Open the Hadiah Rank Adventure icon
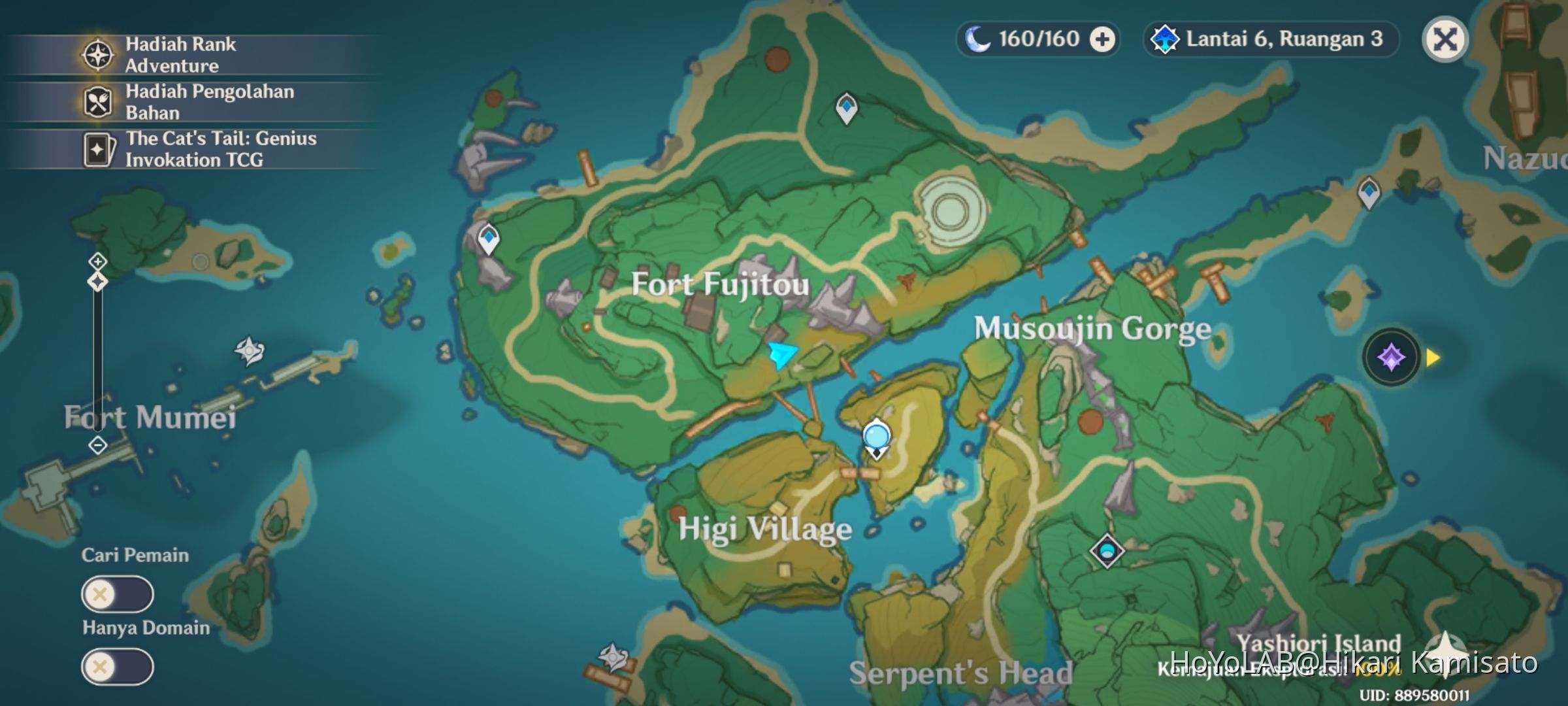The width and height of the screenshot is (1568, 706). coord(97,55)
